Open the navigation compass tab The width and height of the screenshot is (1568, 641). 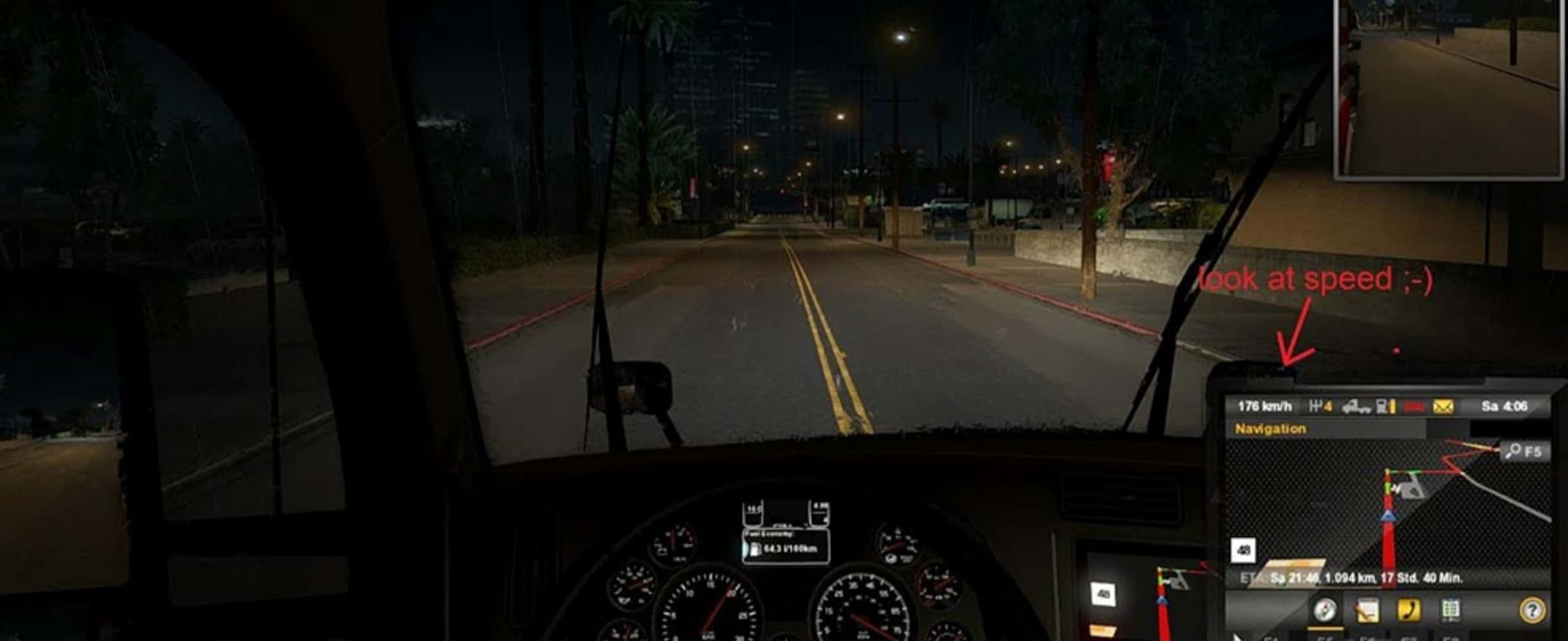1325,610
